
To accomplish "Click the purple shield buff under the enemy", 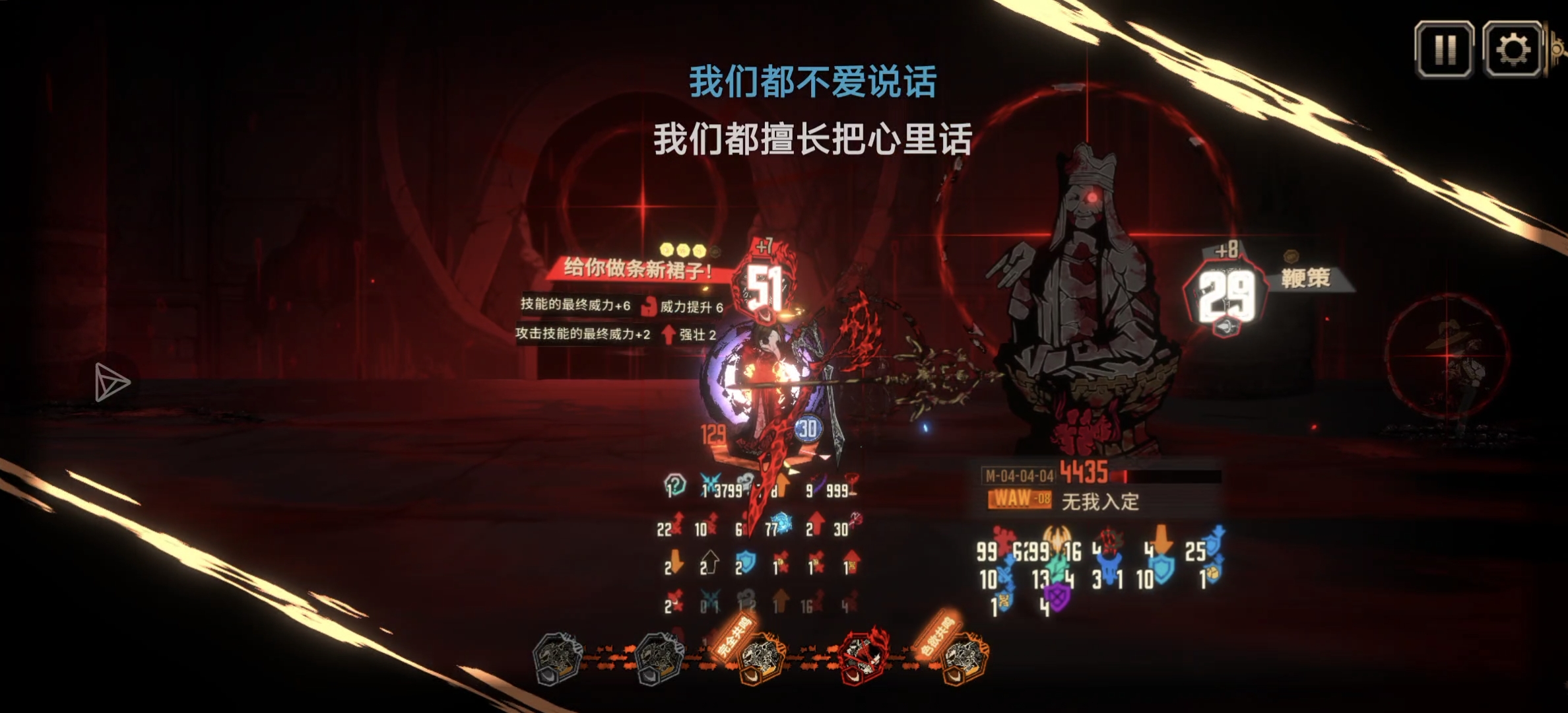I will [x=1058, y=597].
